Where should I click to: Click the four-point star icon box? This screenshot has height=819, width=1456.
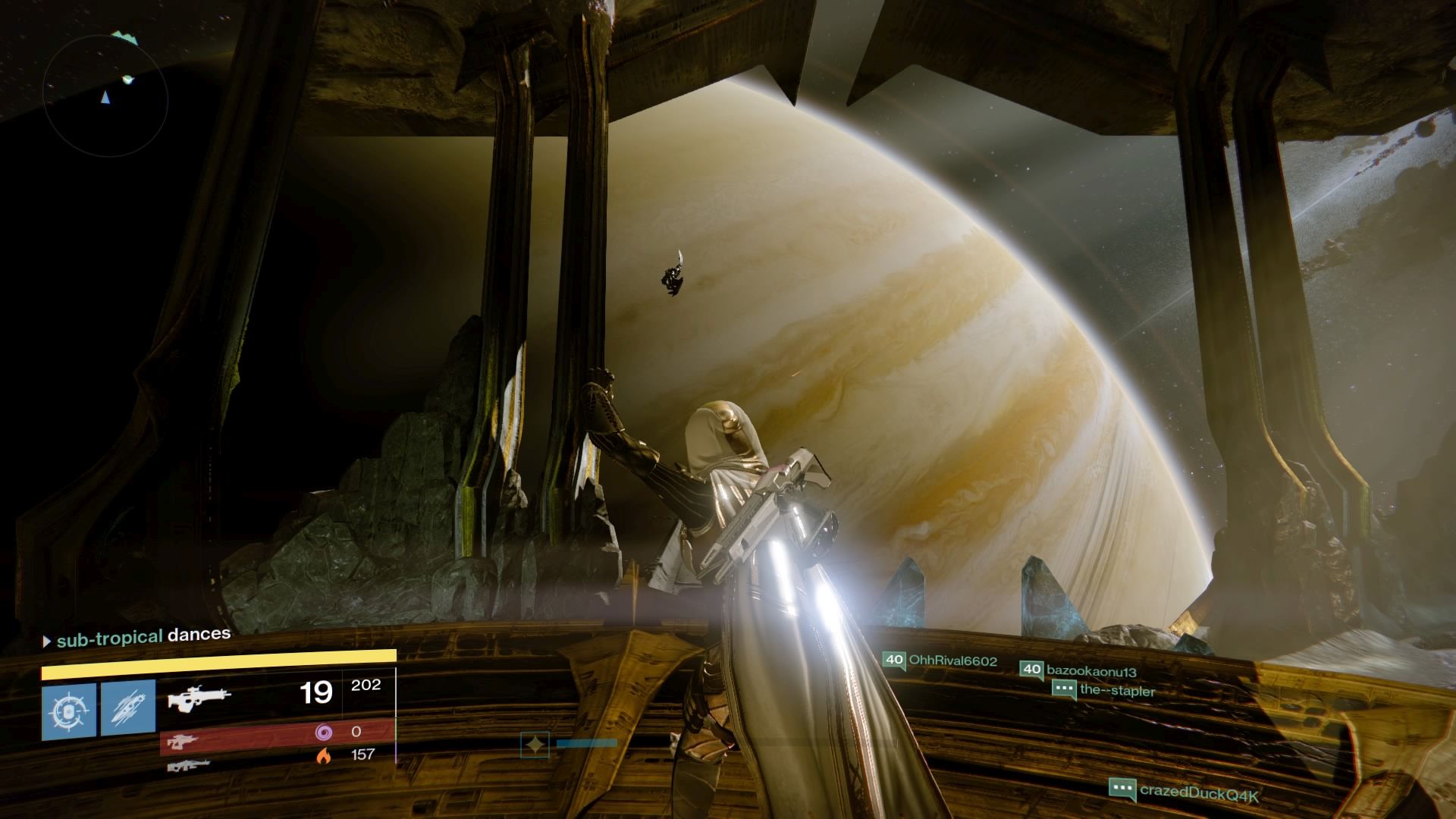pyautogui.click(x=535, y=745)
